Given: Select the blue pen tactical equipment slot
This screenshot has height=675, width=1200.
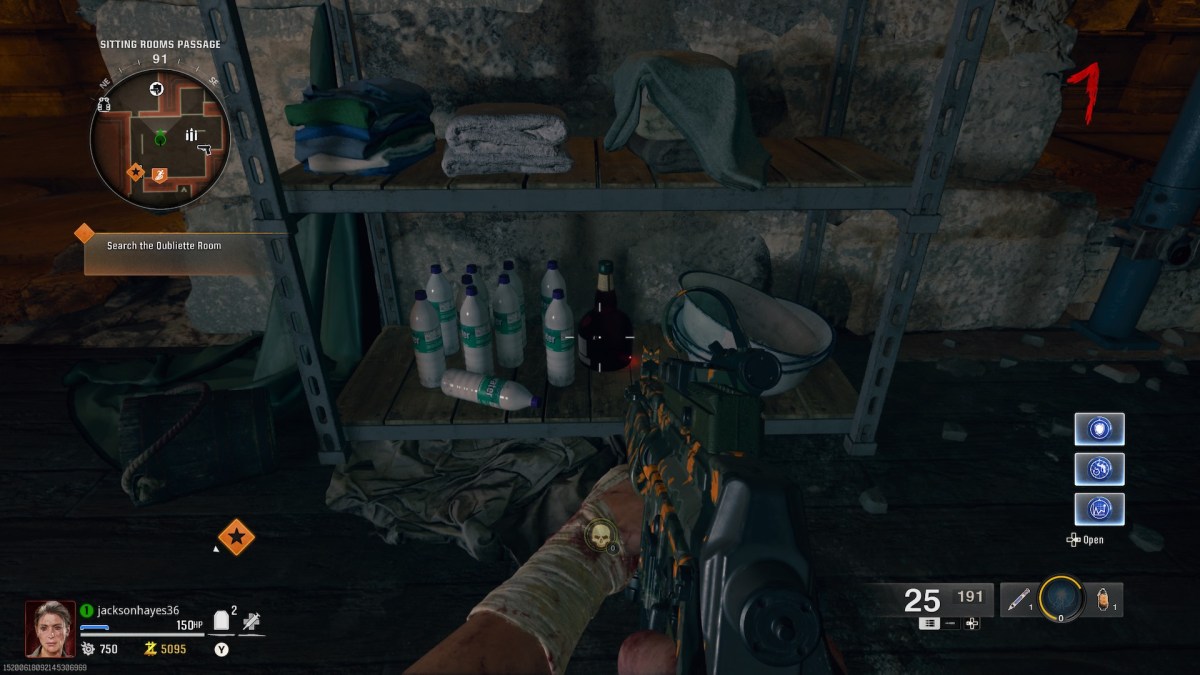Looking at the screenshot, I should [1018, 600].
